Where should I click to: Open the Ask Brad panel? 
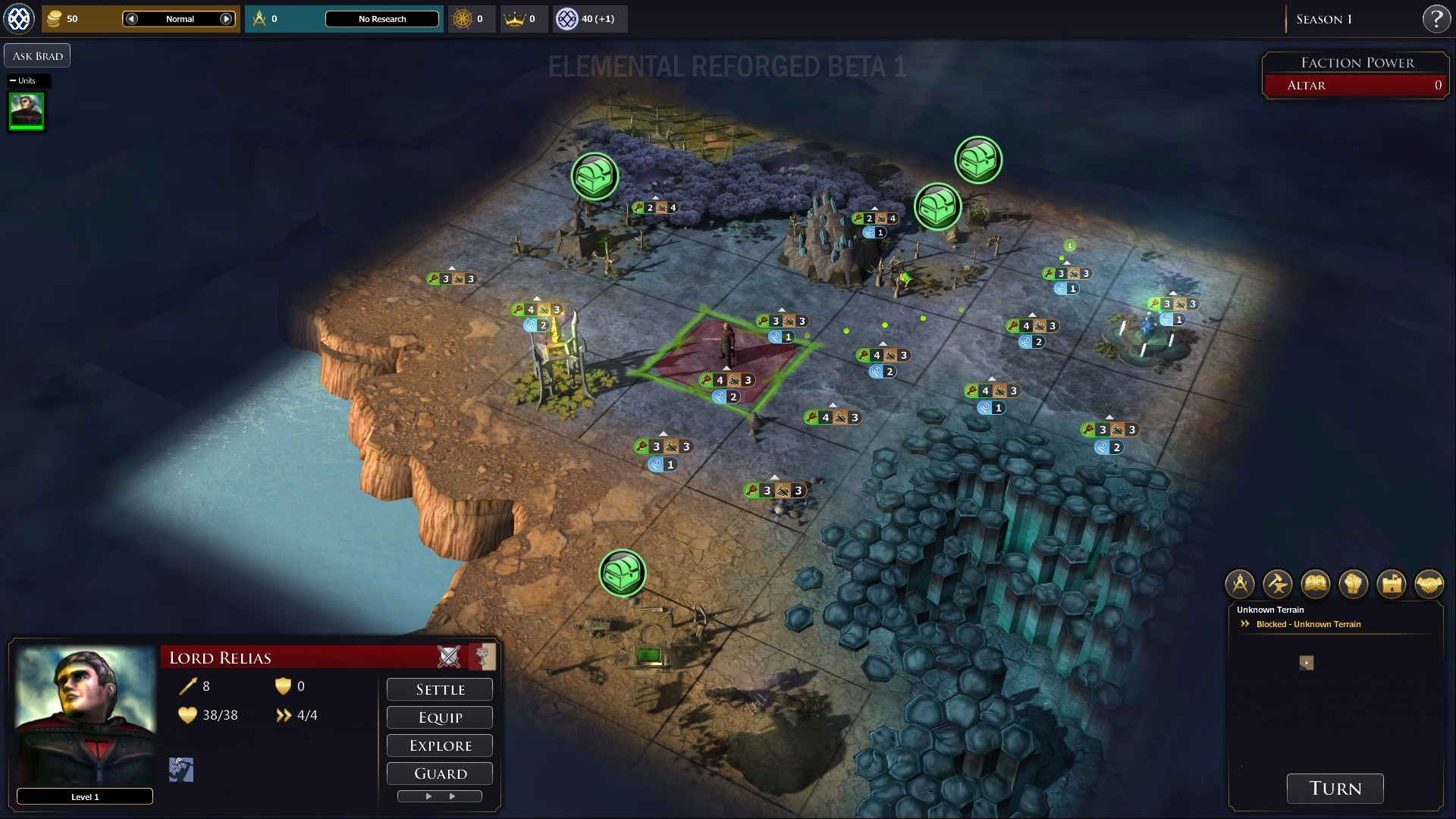[x=37, y=55]
